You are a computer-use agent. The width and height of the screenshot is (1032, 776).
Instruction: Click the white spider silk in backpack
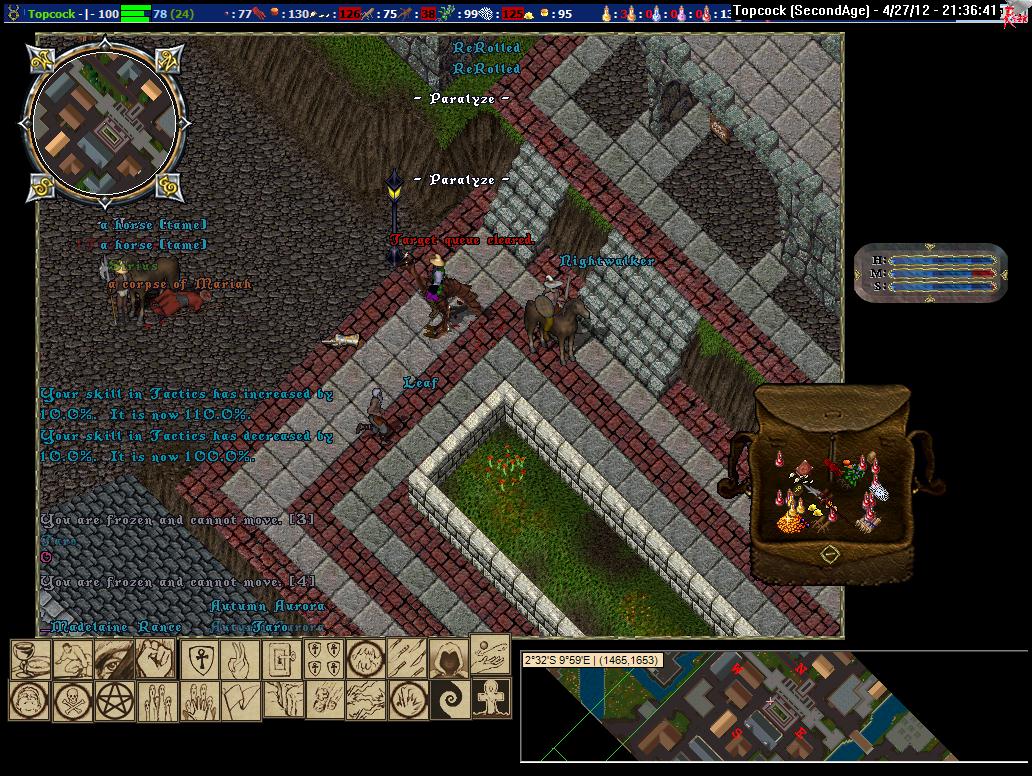[x=880, y=491]
